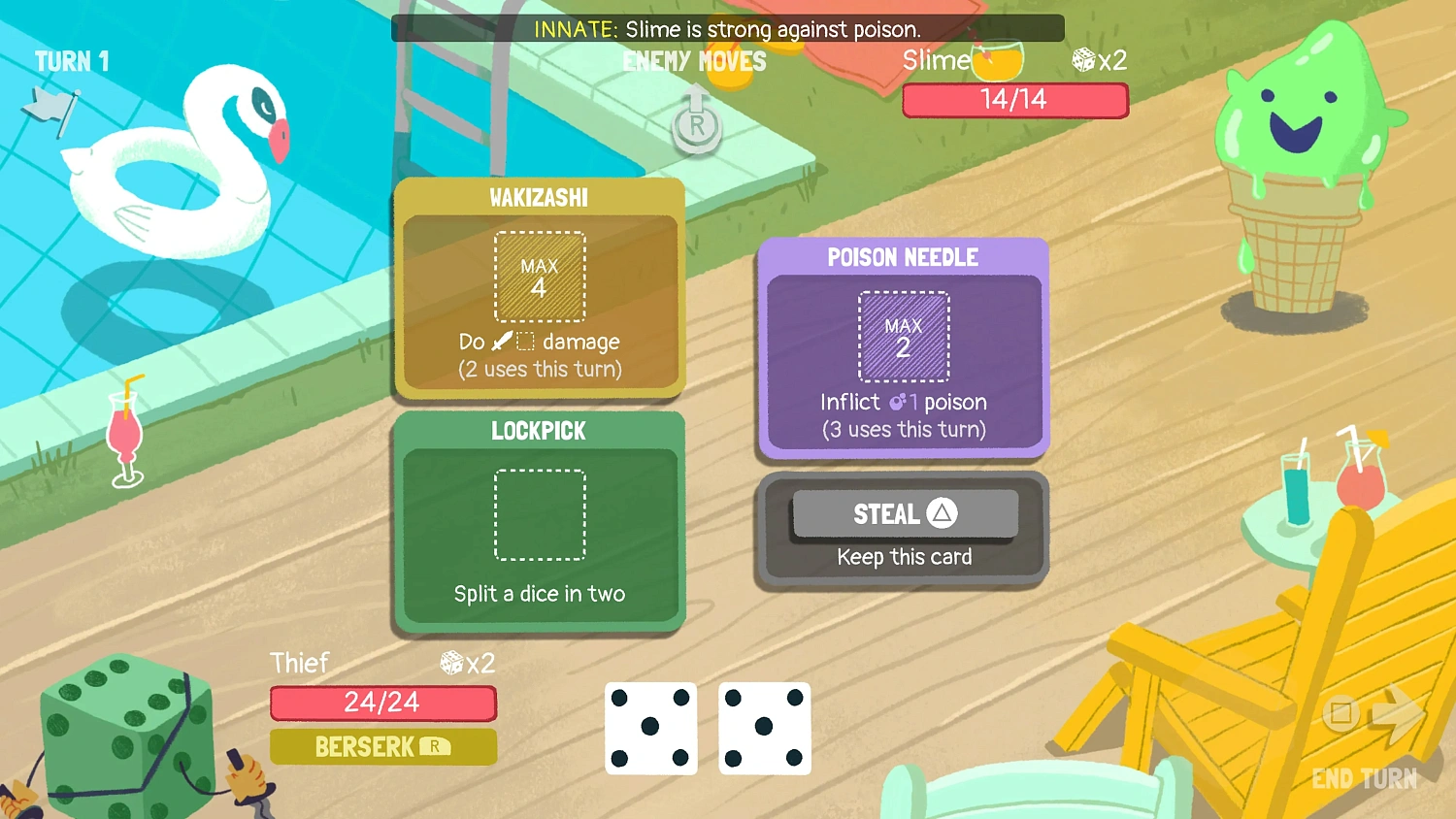The image size is (1456, 819).
Task: Click the INNATE message banner at the top
Action: tap(727, 28)
